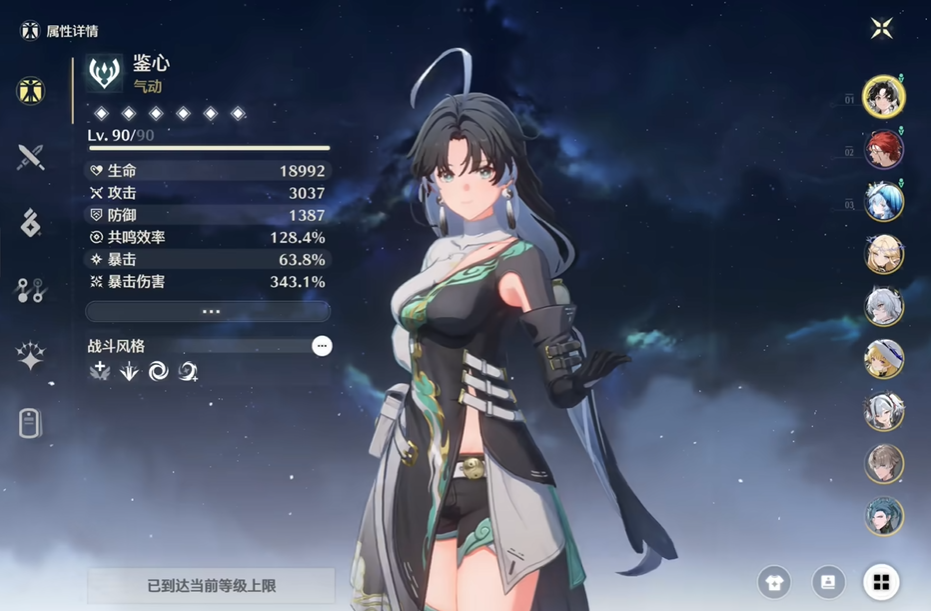Open the four-square grid view button
Viewport: 931px width, 611px height.
click(x=881, y=582)
